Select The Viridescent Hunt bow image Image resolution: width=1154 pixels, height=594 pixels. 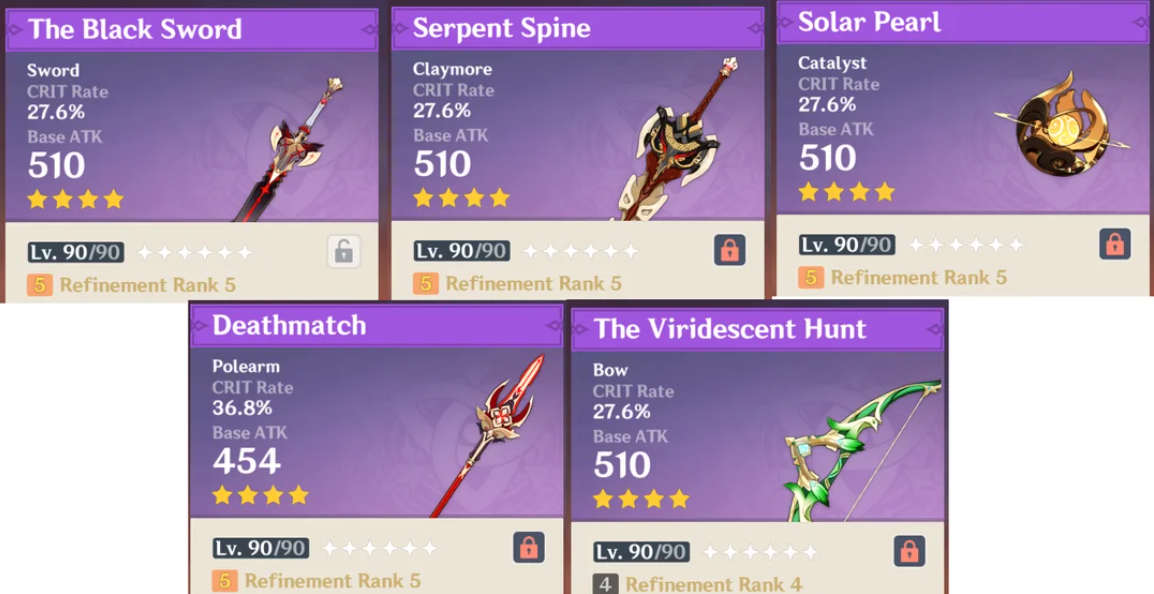[x=862, y=450]
